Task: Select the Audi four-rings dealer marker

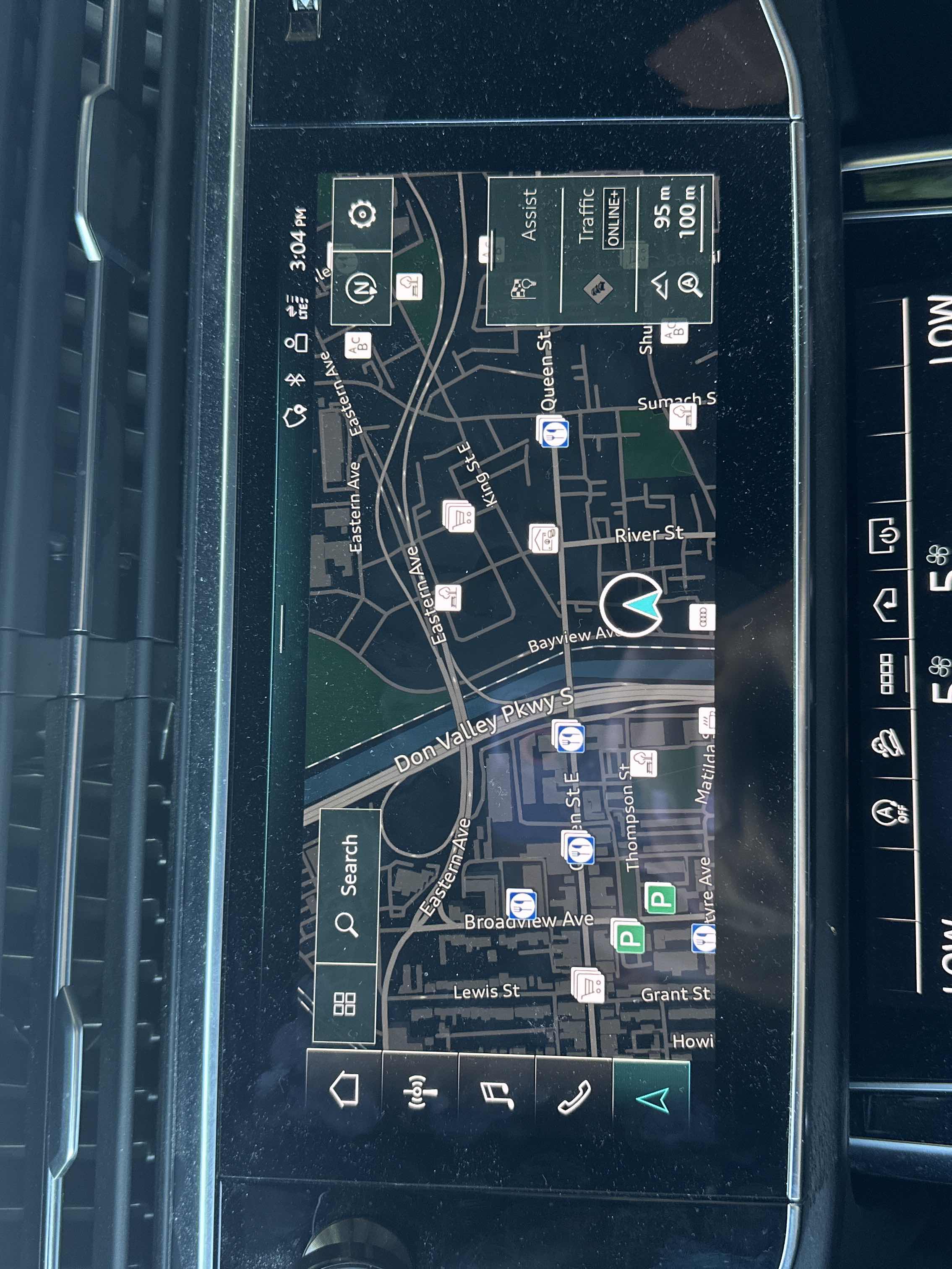Action: point(702,617)
